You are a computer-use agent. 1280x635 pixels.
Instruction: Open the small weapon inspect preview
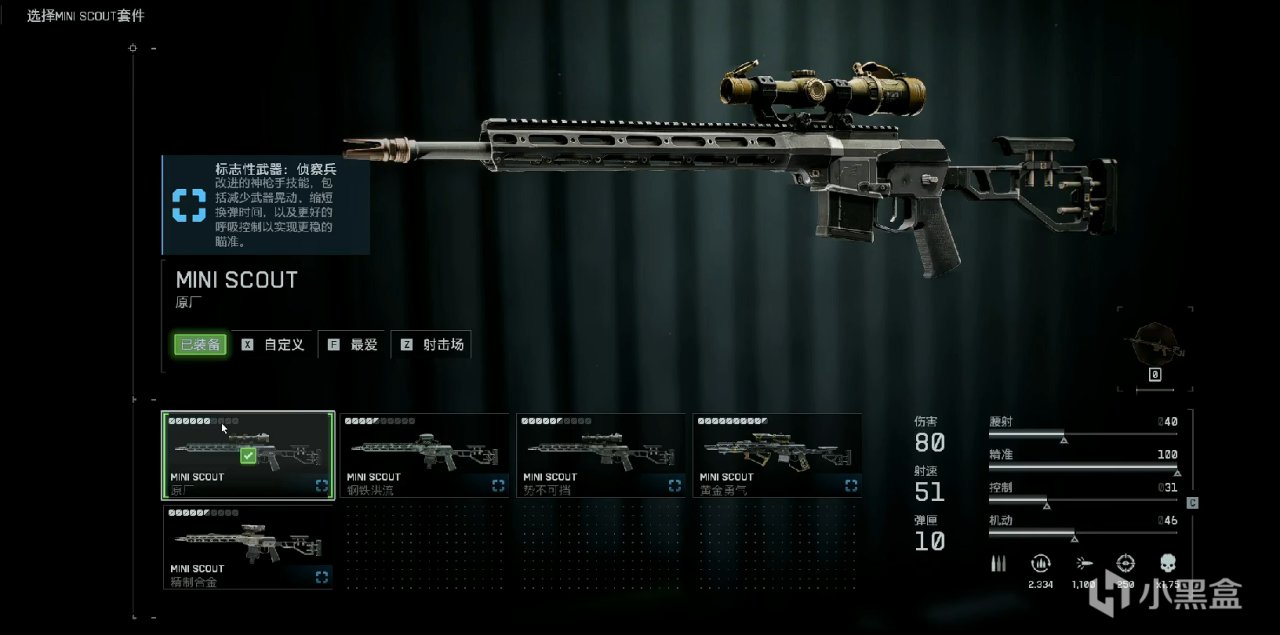(1154, 345)
